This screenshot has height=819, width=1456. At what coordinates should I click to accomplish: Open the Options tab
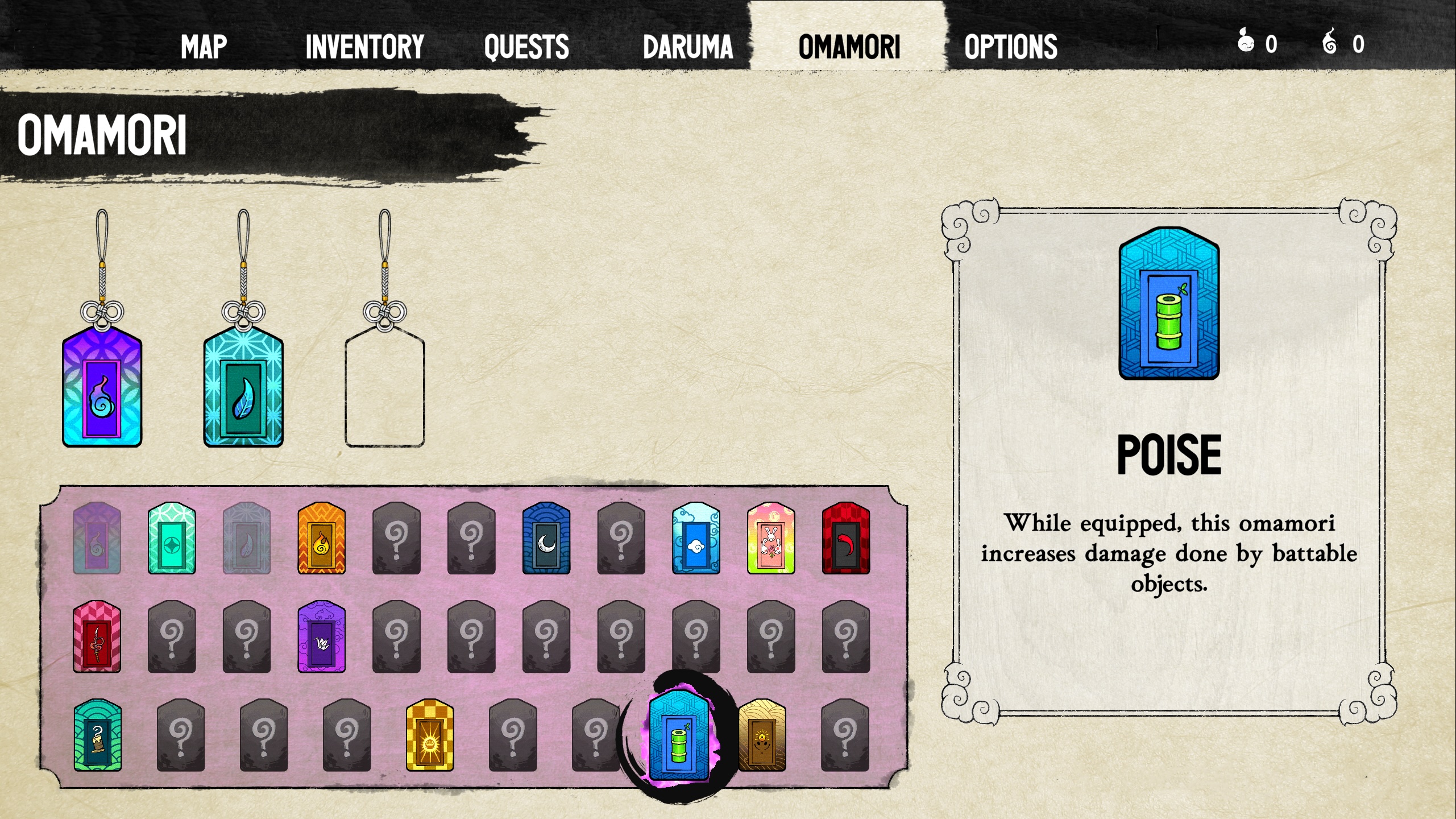[x=1010, y=46]
